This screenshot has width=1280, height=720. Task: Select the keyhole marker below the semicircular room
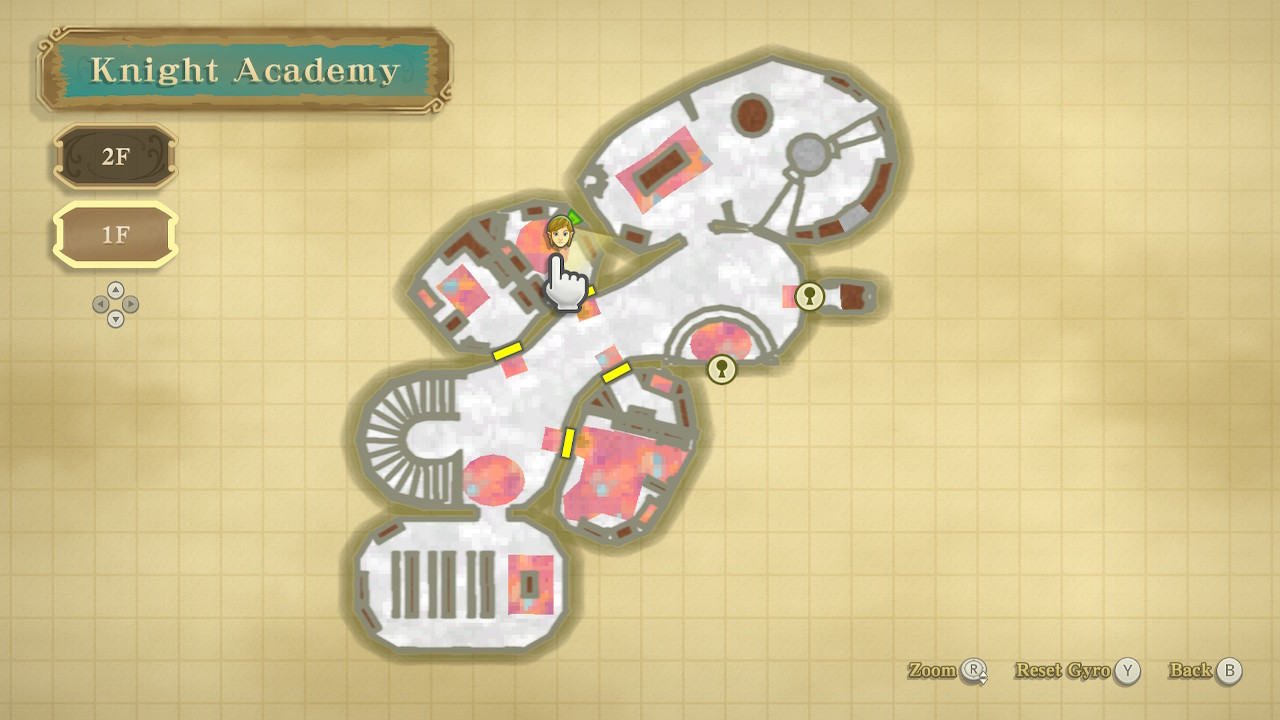(721, 369)
